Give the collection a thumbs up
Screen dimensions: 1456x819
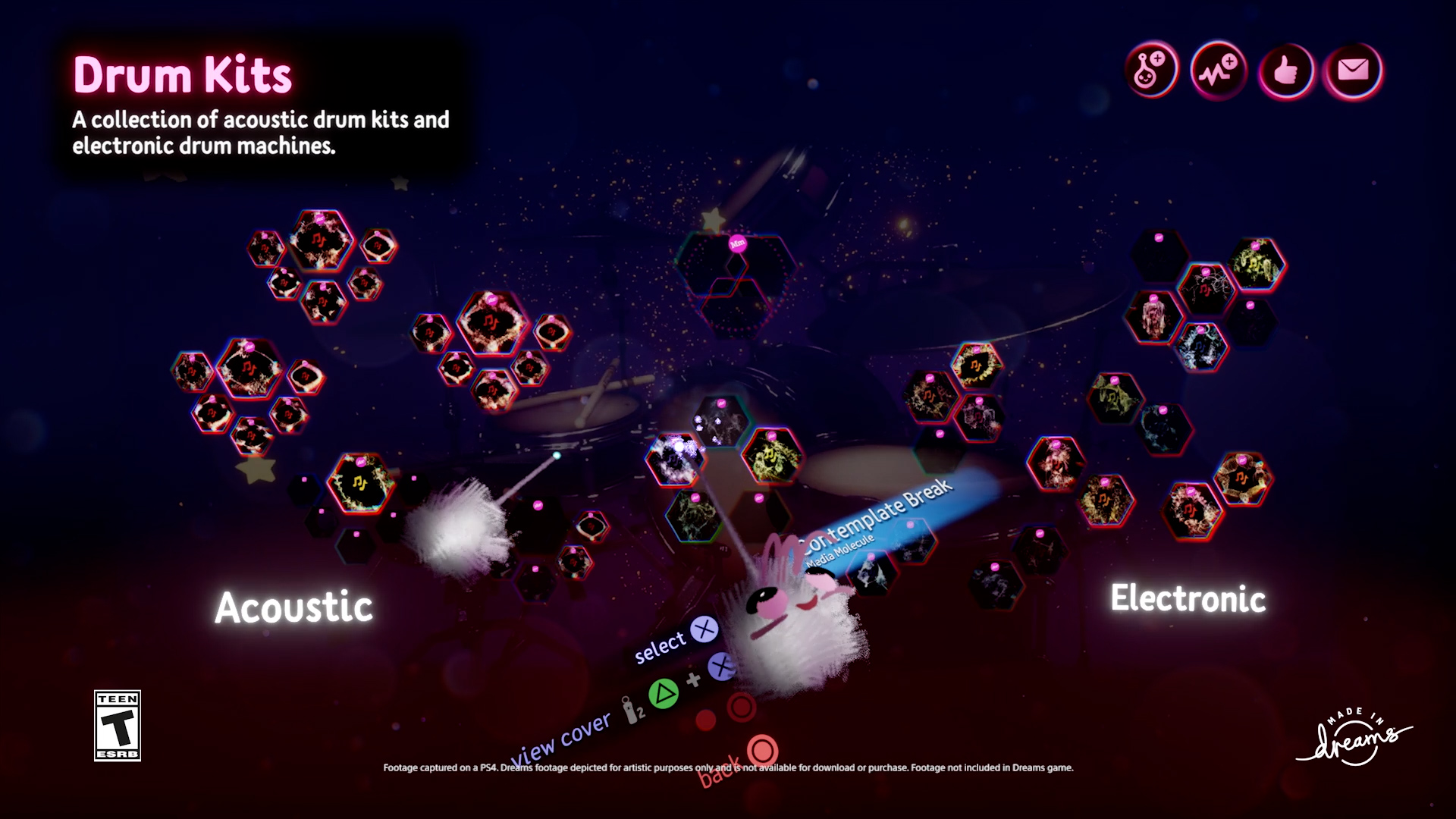pos(1285,71)
